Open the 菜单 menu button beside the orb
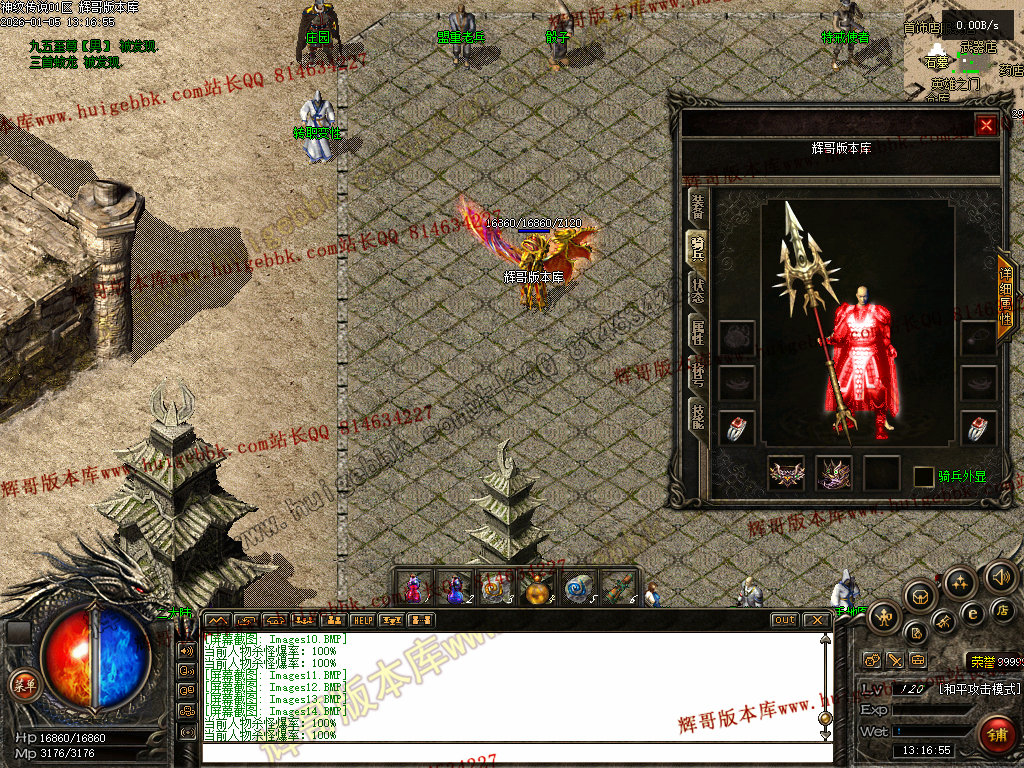Screen dimensions: 1024x768 tap(21, 684)
